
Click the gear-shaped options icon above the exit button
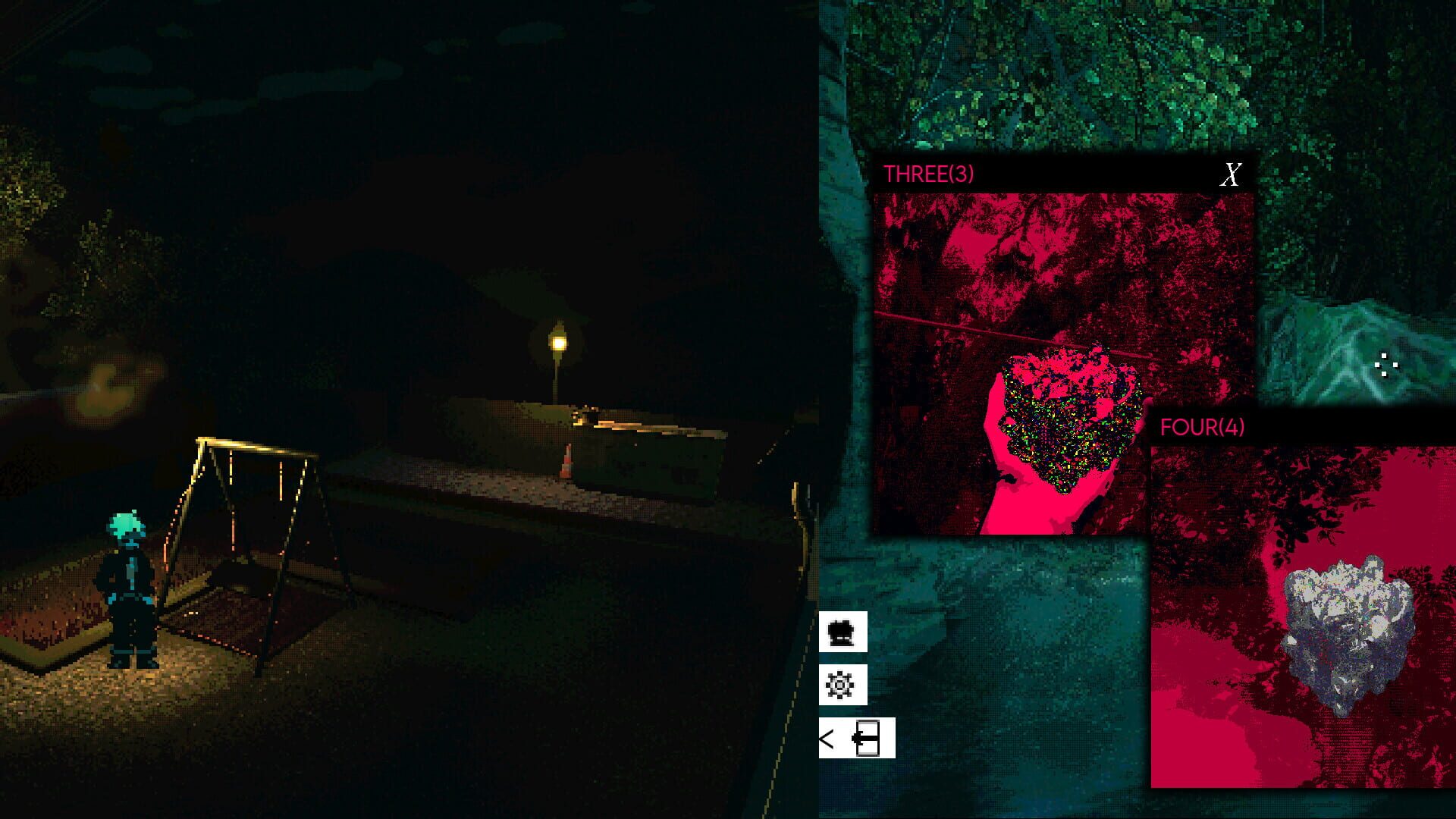point(839,683)
